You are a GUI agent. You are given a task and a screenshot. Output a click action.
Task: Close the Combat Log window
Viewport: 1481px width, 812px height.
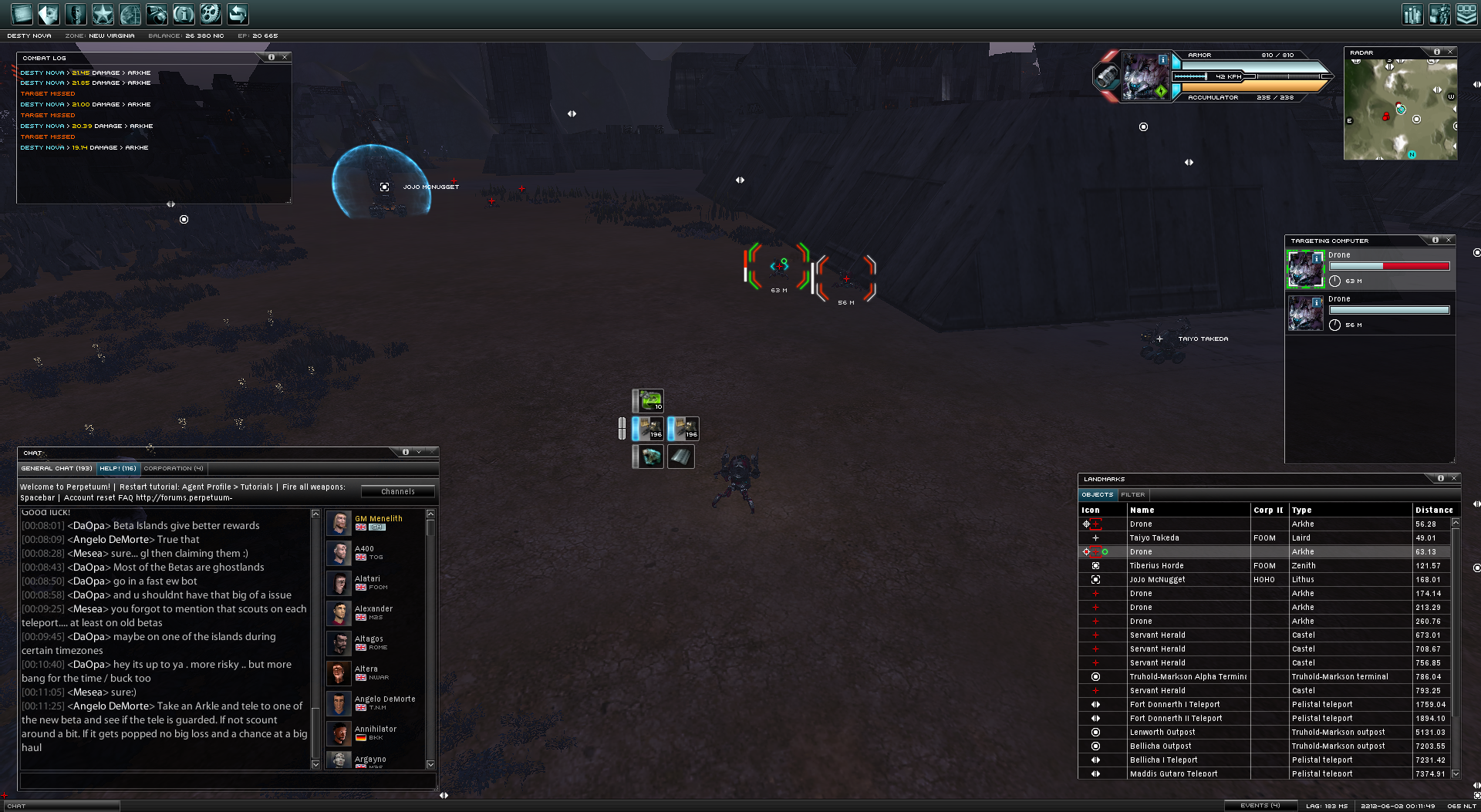tap(285, 57)
